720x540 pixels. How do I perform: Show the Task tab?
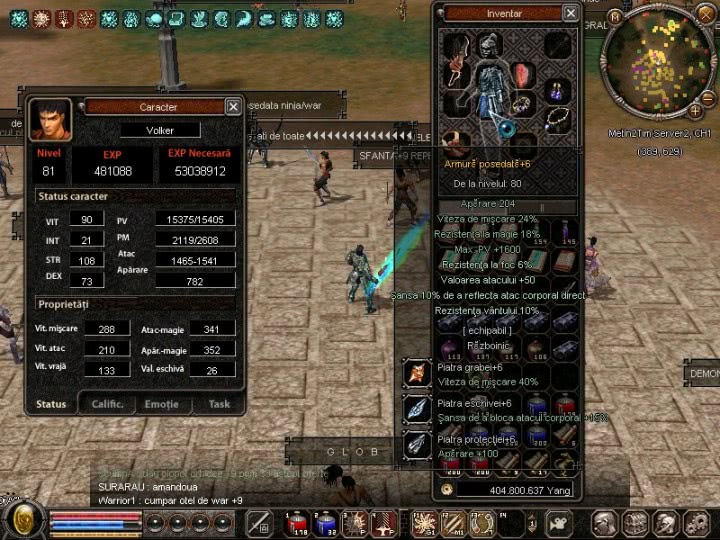point(218,404)
